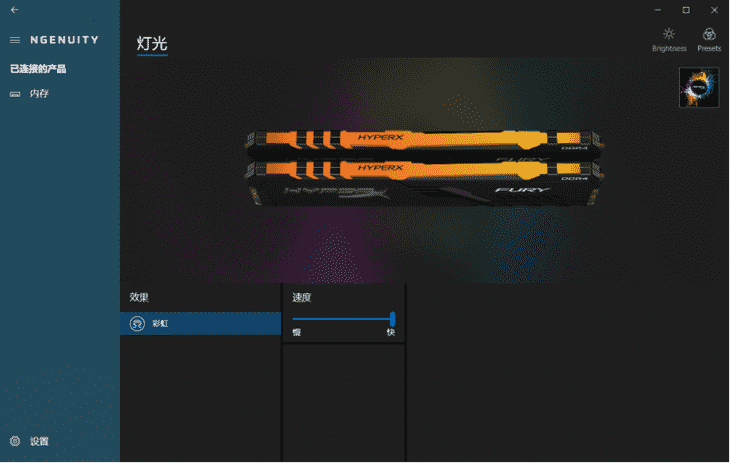Switch to the 灯光 lighting tab
Viewport: 730px width, 463px height.
click(152, 44)
